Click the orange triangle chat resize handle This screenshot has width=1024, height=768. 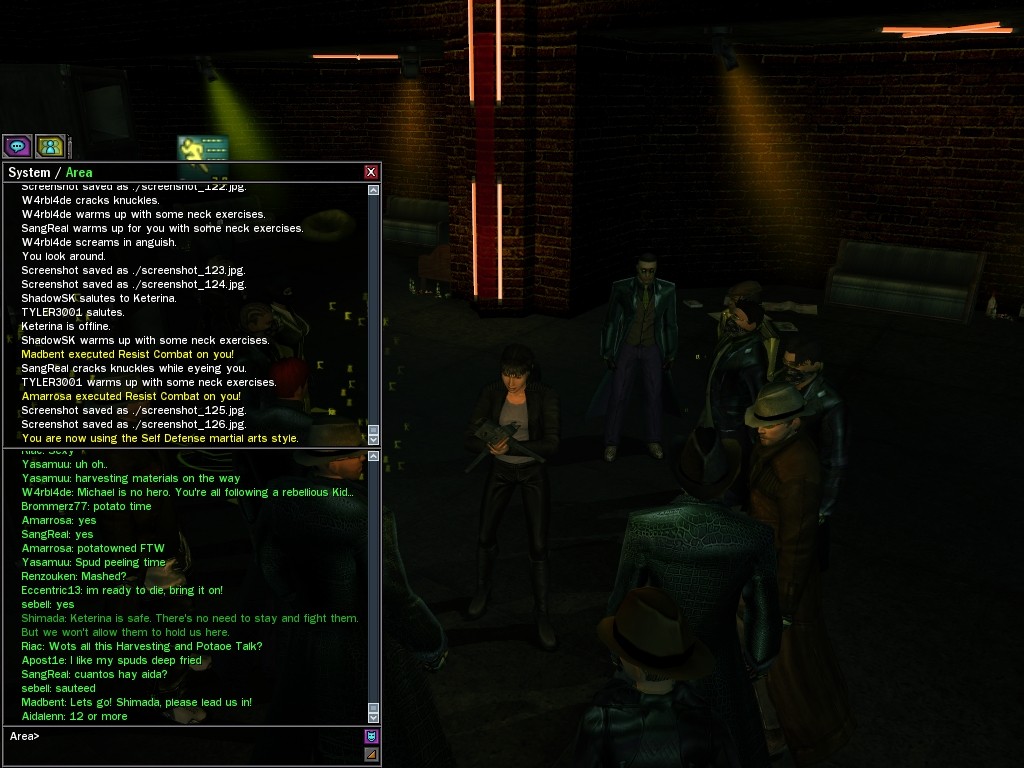coord(371,754)
